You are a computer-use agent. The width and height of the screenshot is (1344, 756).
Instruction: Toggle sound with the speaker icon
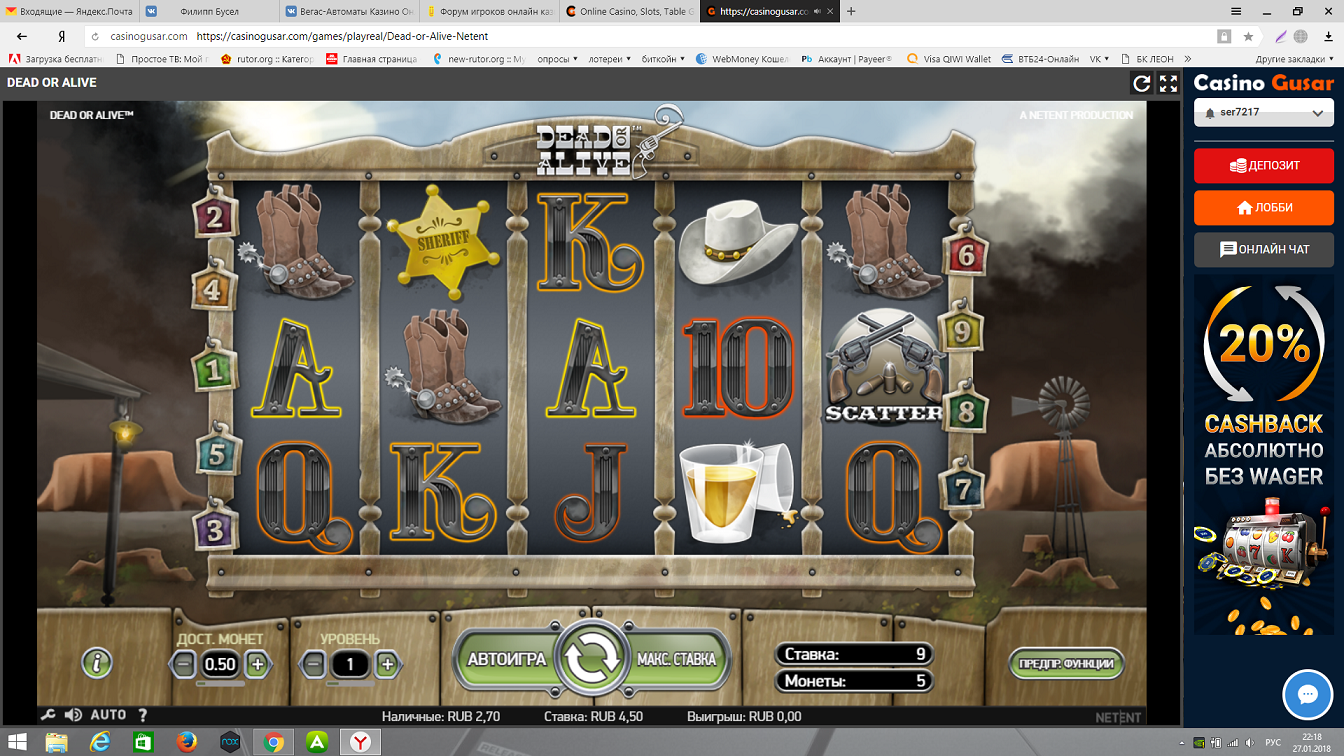point(73,715)
